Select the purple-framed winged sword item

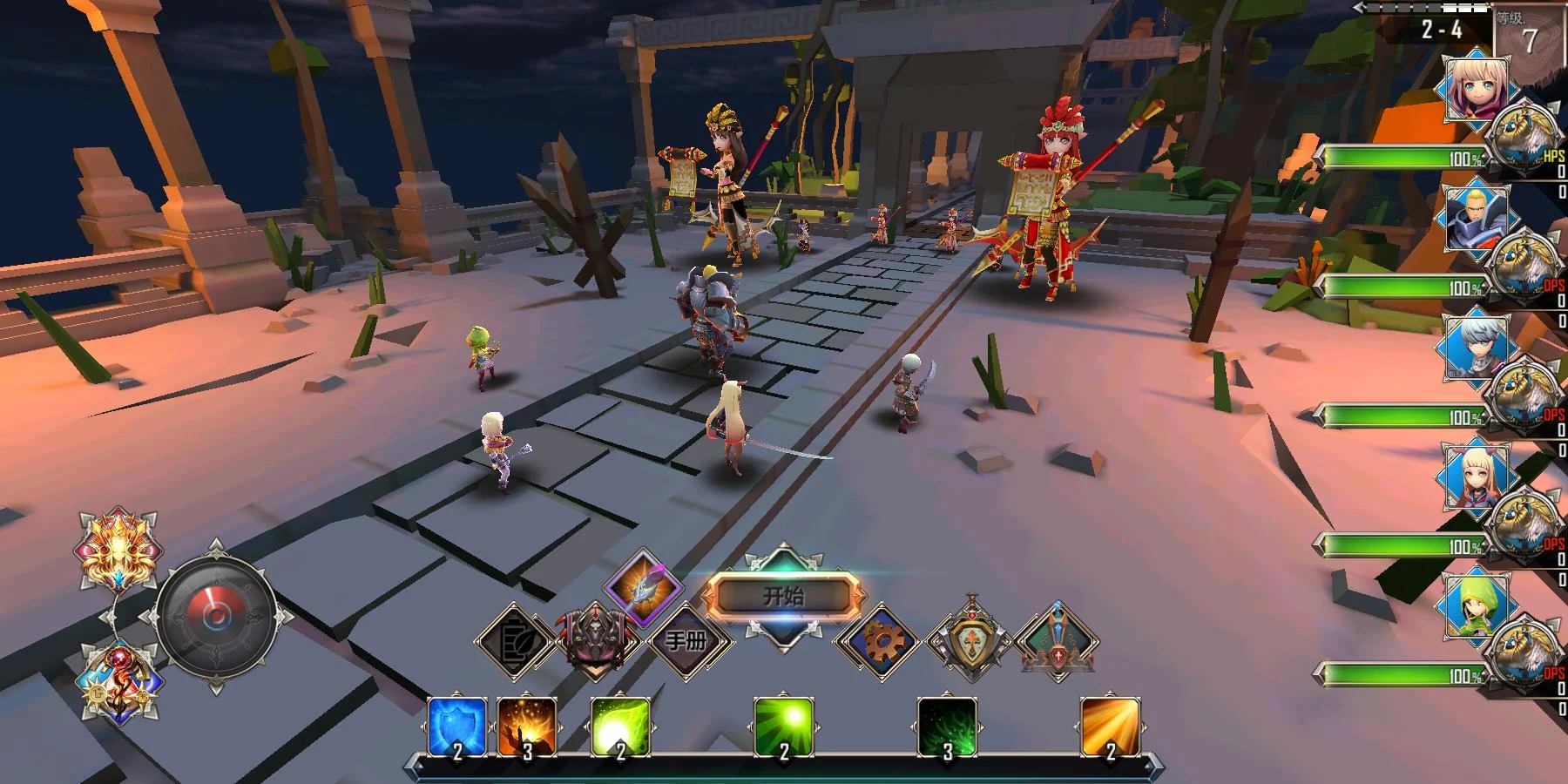(x=644, y=586)
